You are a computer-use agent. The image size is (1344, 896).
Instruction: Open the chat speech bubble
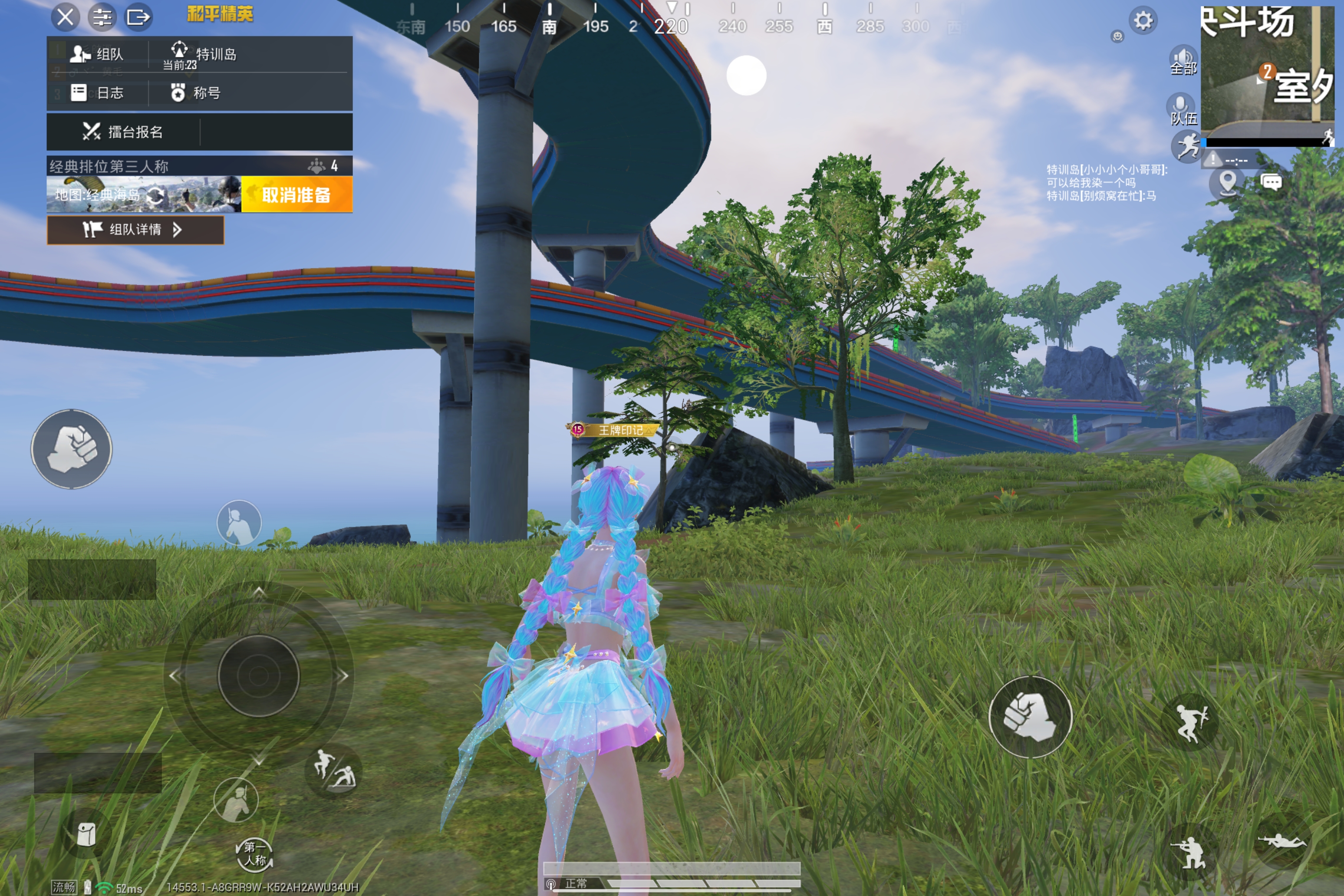[x=1271, y=183]
